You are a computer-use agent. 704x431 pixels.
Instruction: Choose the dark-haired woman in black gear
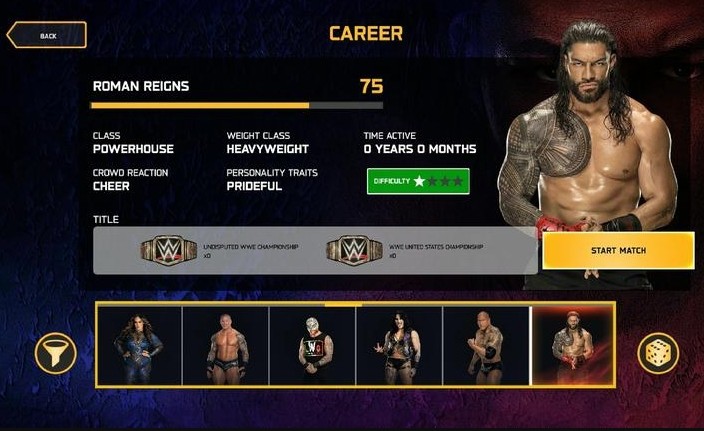pyautogui.click(x=399, y=346)
